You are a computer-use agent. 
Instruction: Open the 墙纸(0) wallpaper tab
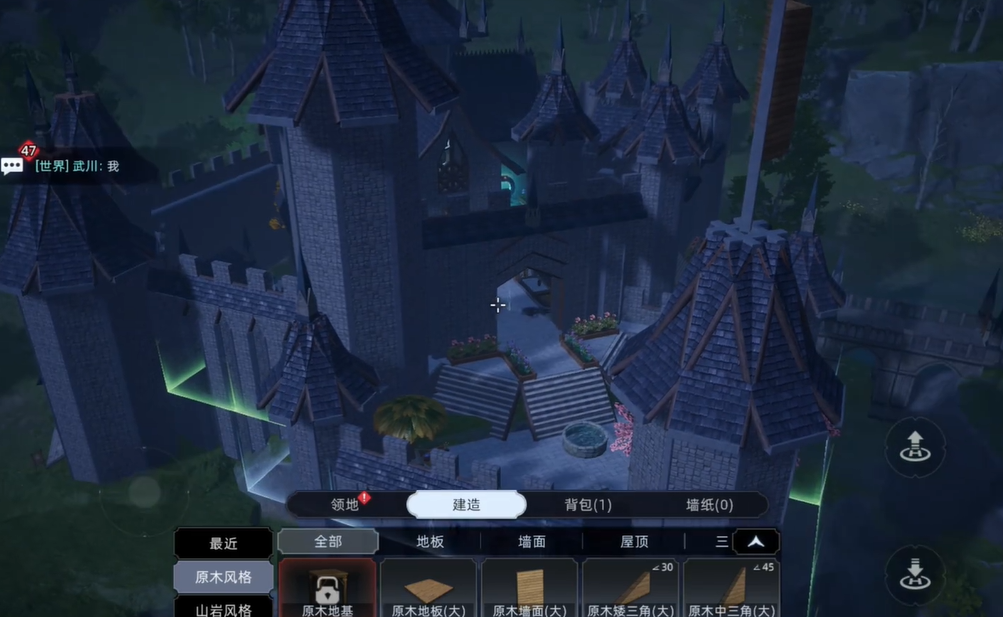(709, 505)
